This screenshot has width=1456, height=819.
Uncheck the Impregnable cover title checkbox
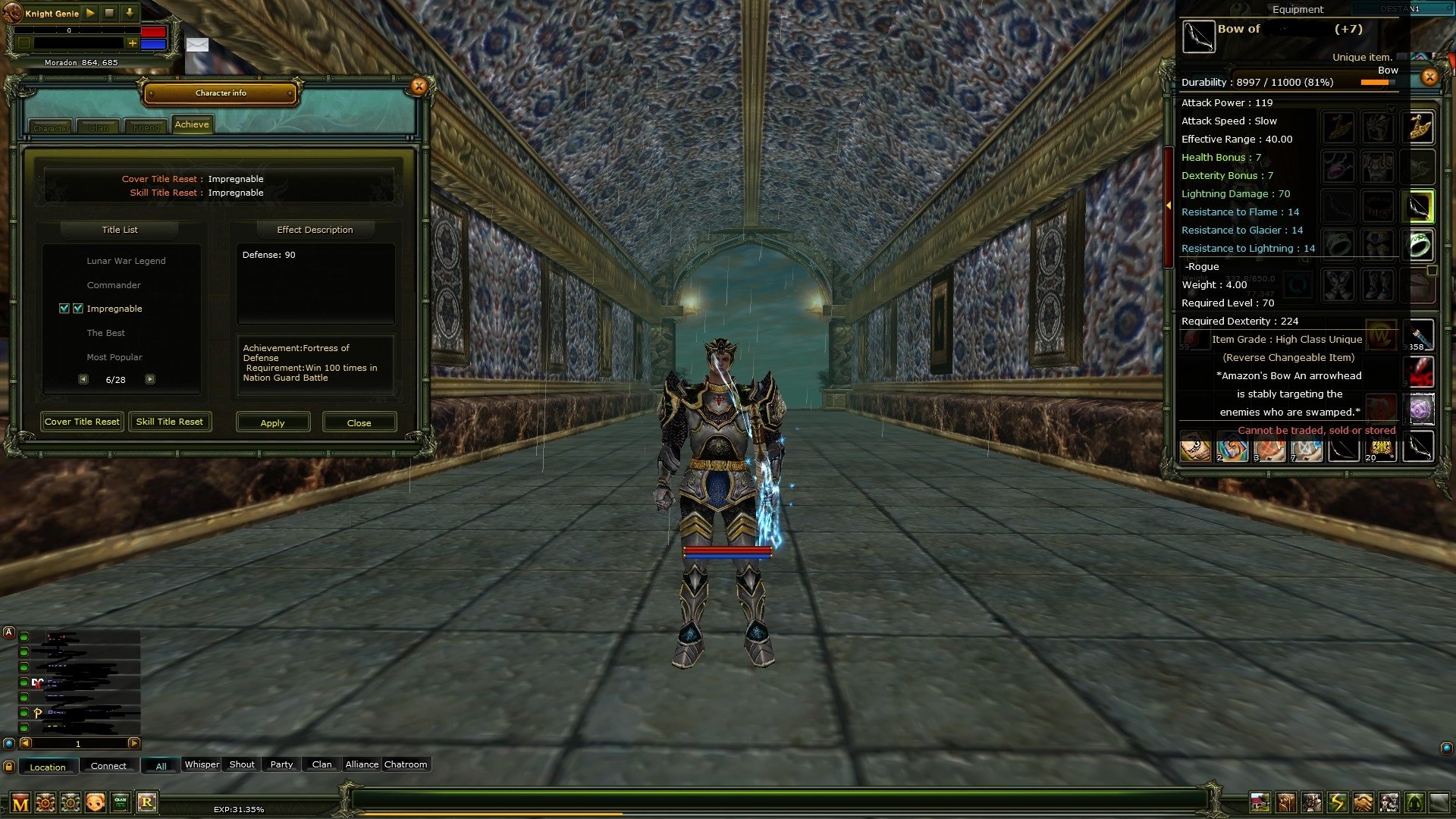(x=63, y=309)
